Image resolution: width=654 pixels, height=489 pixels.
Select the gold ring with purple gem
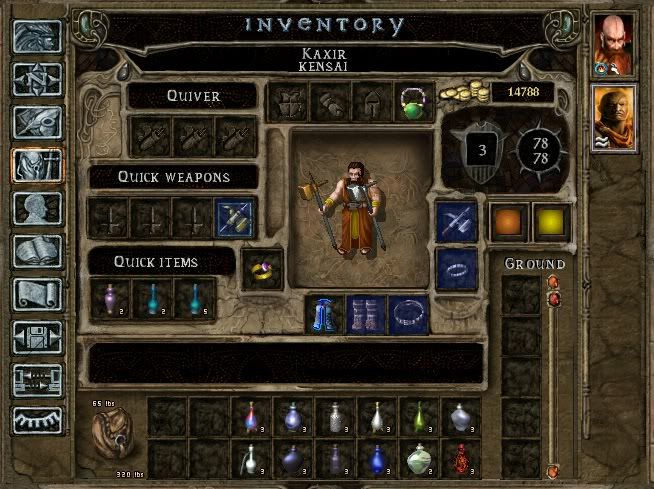(x=263, y=270)
